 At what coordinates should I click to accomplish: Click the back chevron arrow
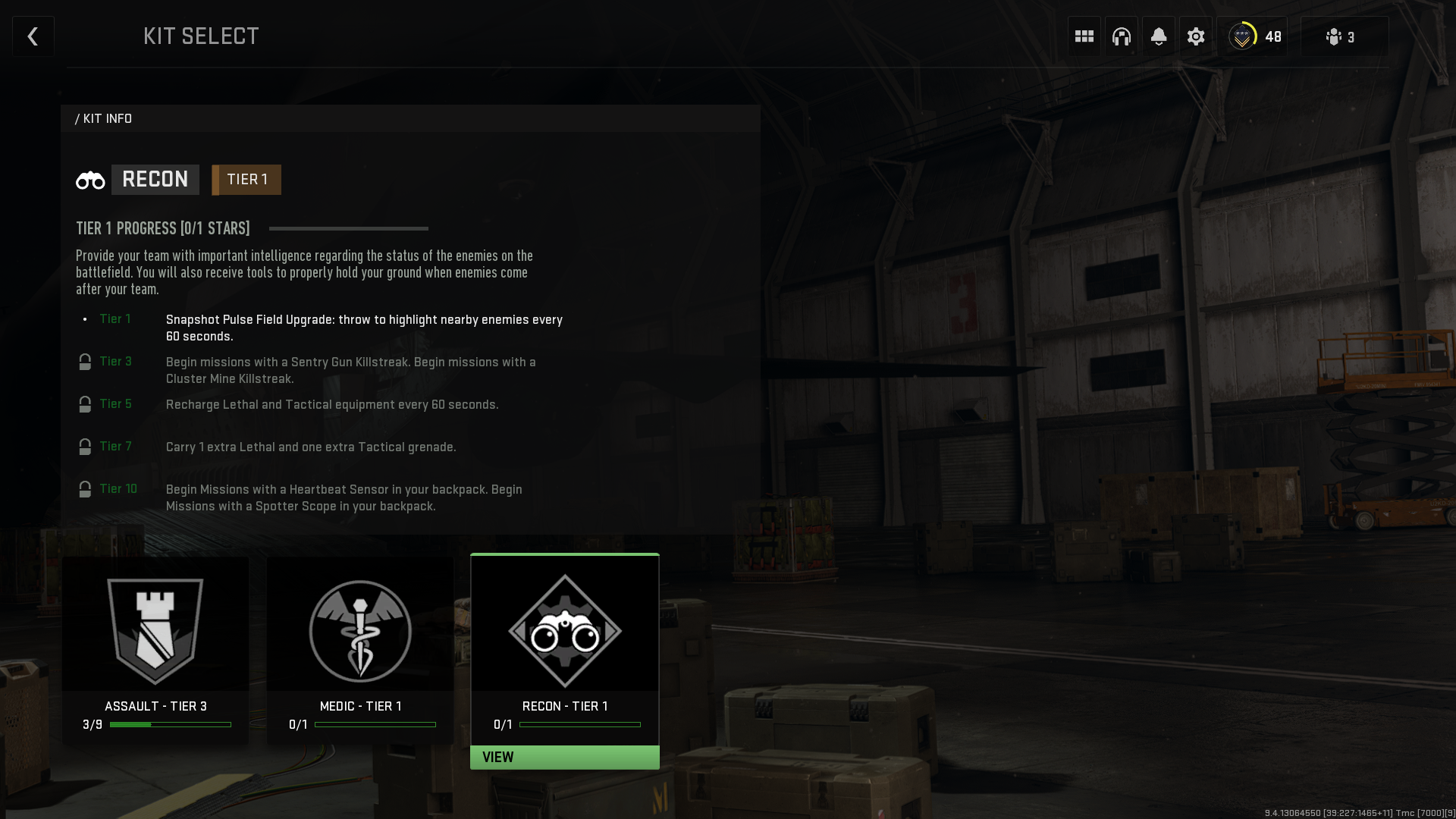33,36
